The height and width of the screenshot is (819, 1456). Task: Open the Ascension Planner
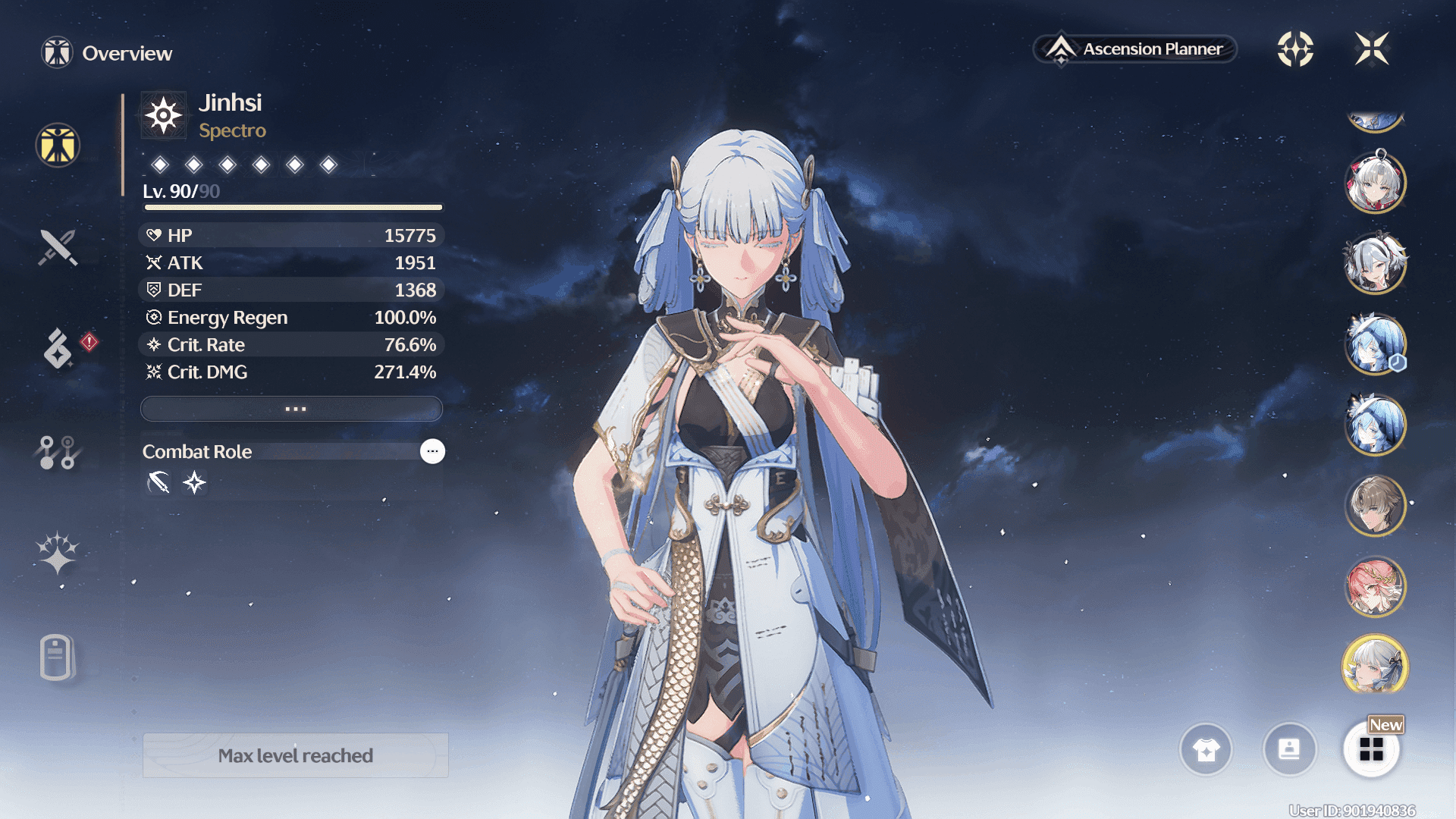click(x=1135, y=49)
